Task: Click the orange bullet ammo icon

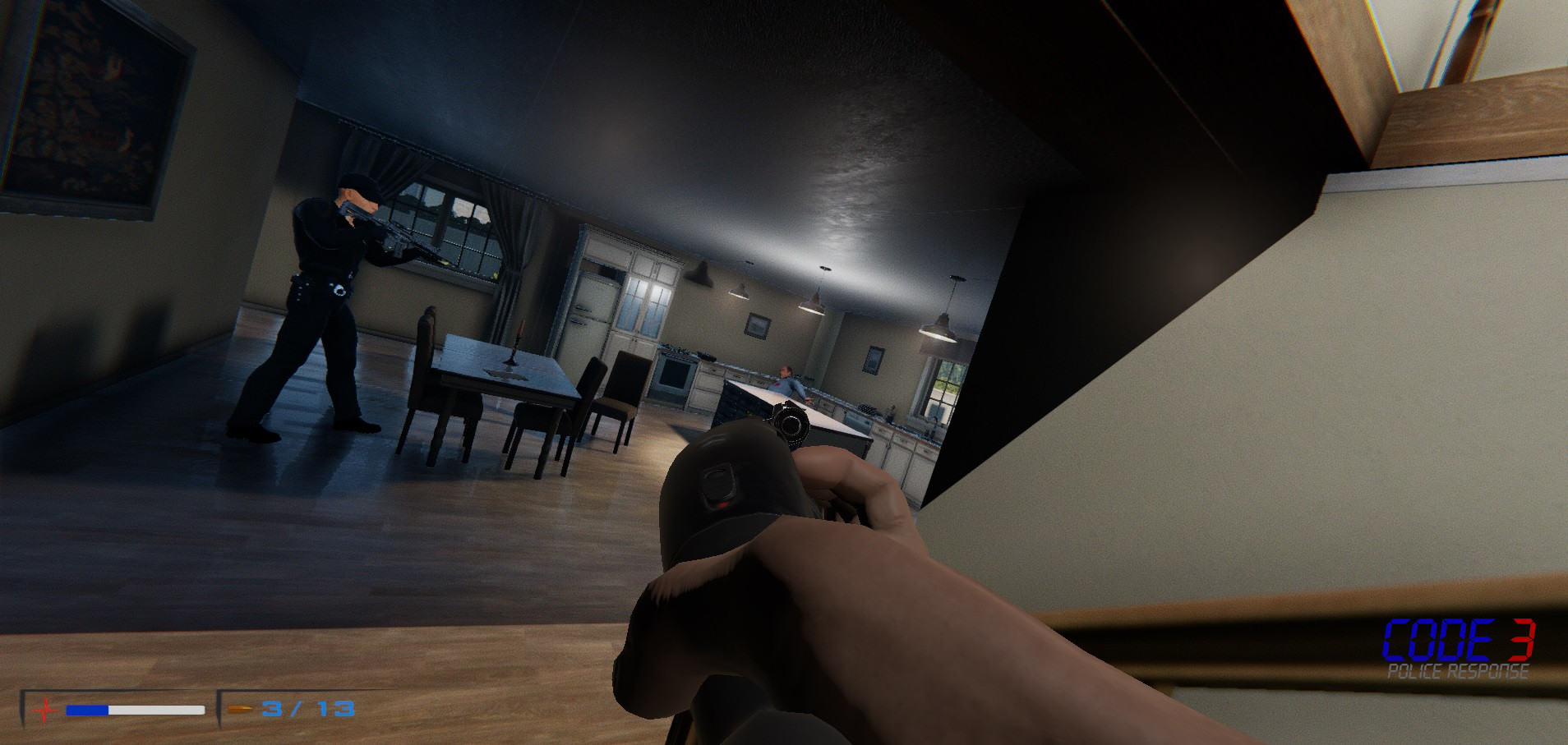Action: pos(238,707)
